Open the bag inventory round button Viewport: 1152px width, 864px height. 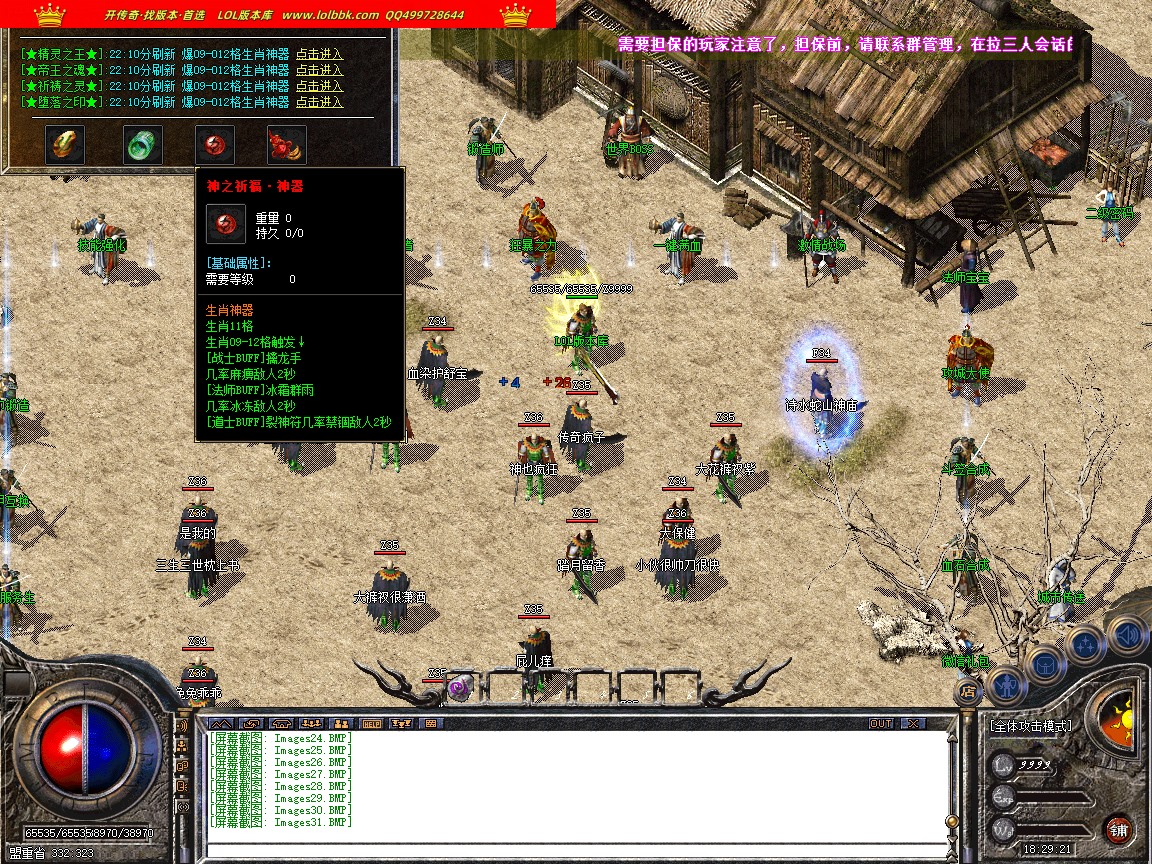[1045, 663]
